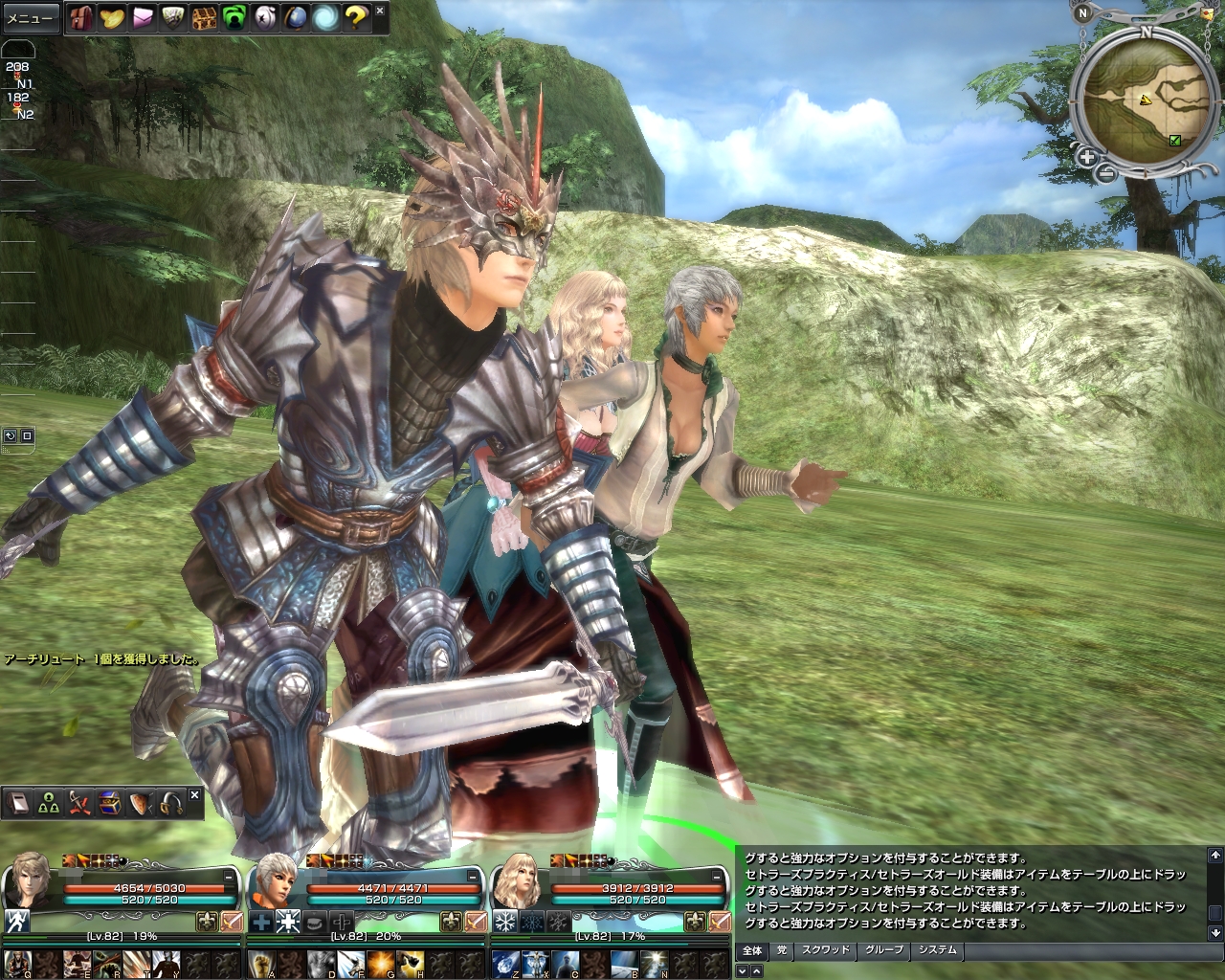1225x980 pixels.
Task: Click the blue swirl portal icon
Action: (324, 16)
